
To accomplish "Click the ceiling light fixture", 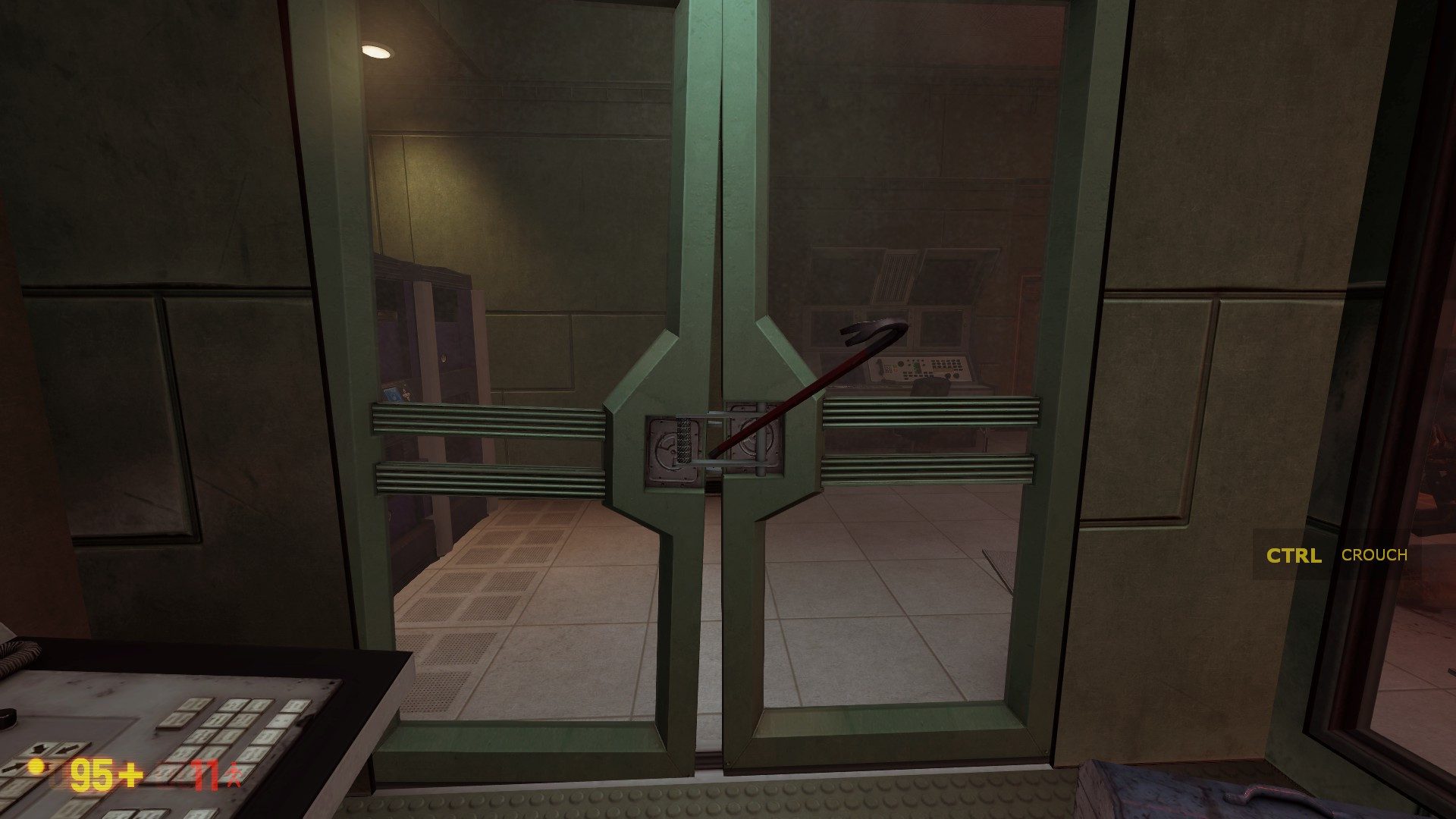I will (377, 51).
